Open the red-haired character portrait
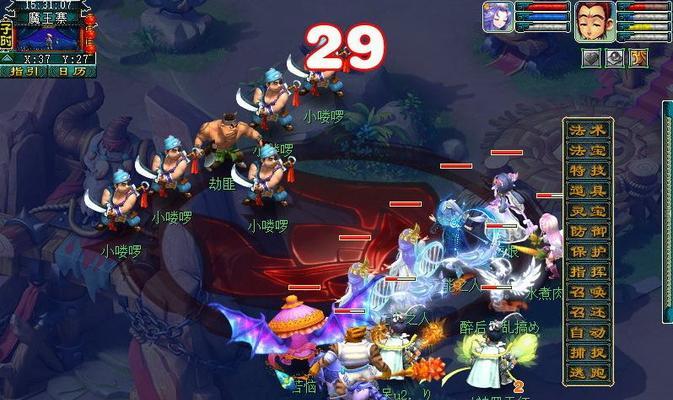Image resolution: width=673 pixels, height=400 pixels. (x=594, y=20)
